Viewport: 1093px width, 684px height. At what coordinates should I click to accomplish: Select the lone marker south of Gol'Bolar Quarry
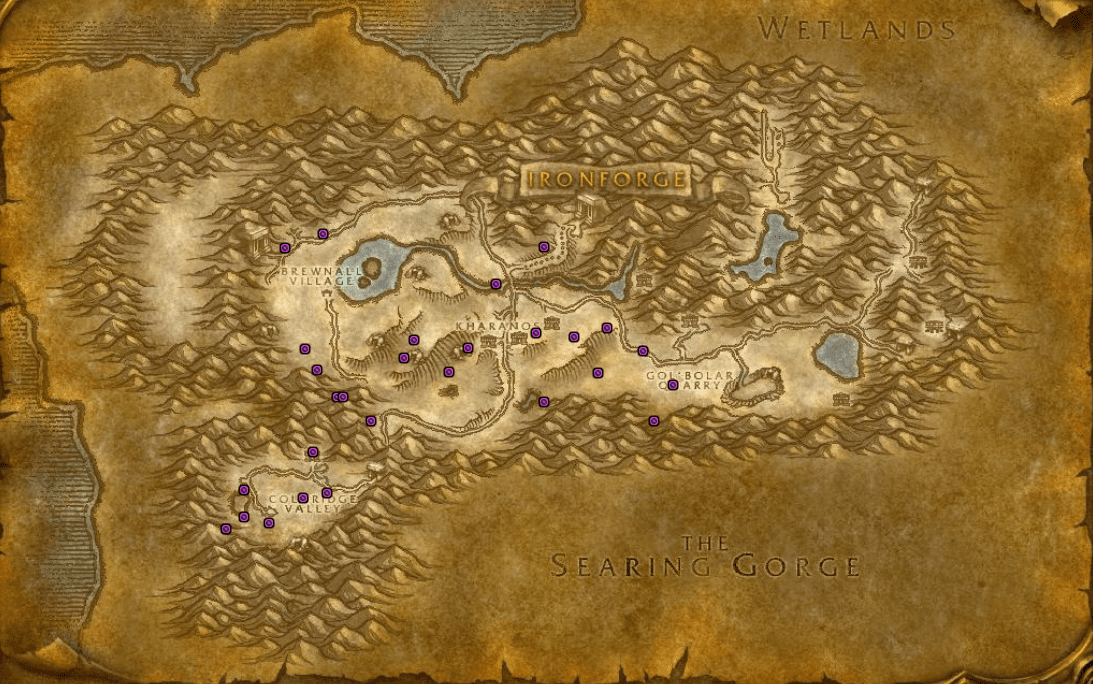[653, 421]
